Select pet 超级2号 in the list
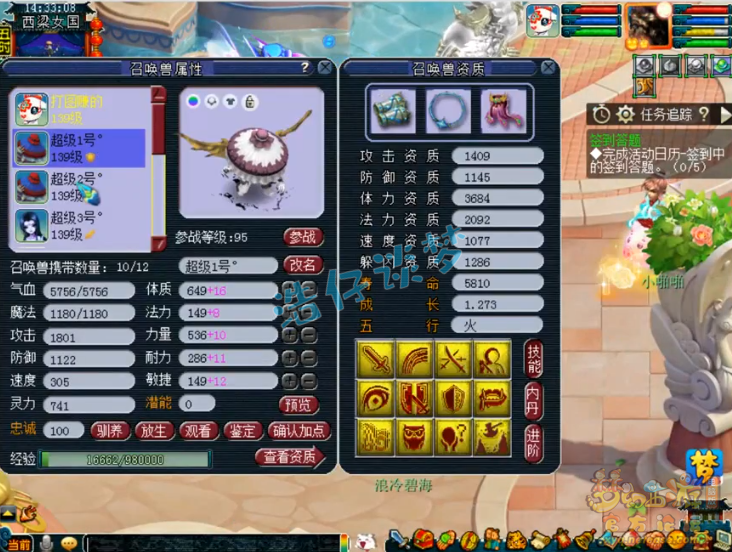The height and width of the screenshot is (552, 732). pos(79,186)
